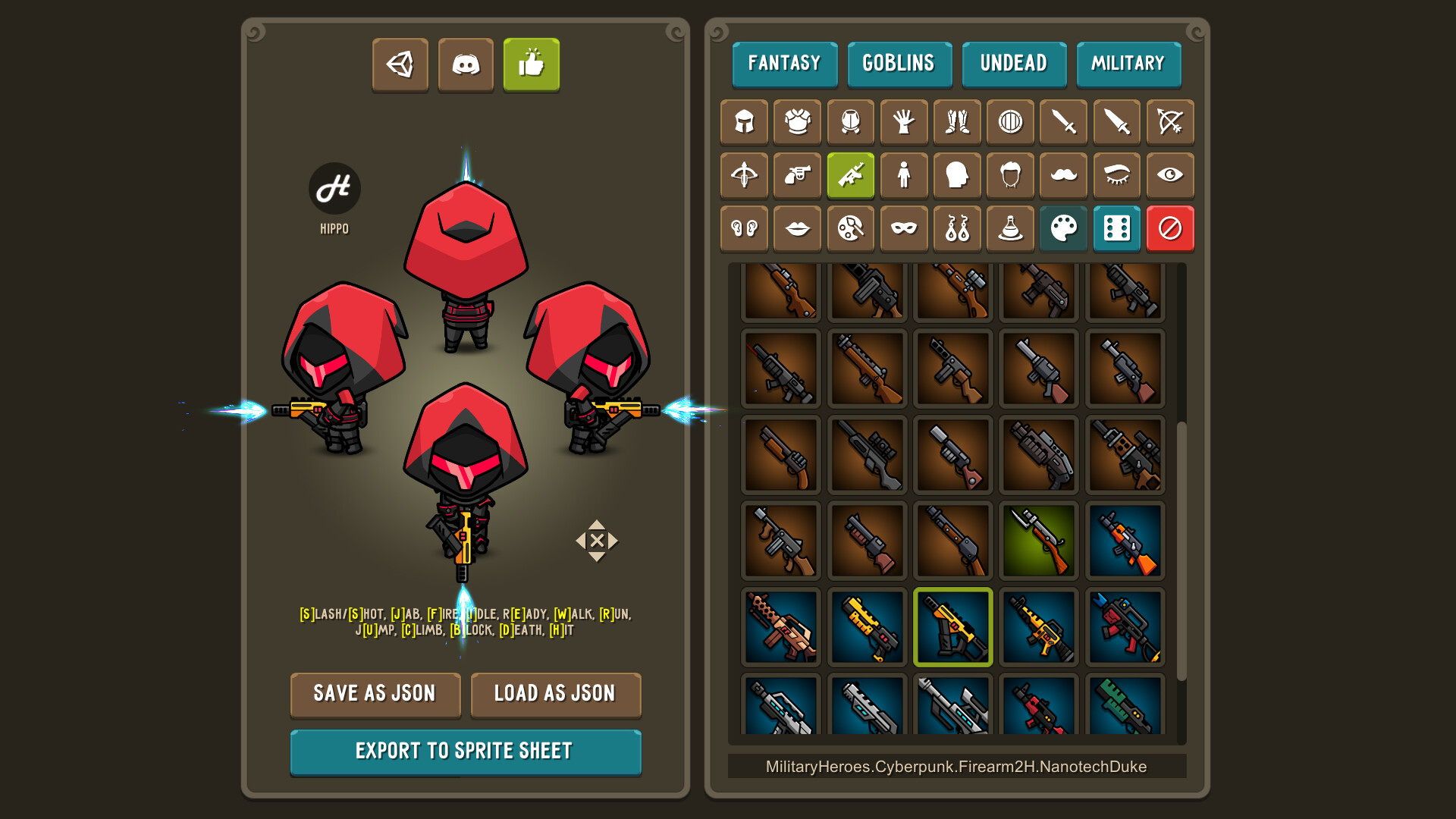Select the mustache customization icon
Screen dimensions: 1456x819
[x=1062, y=175]
